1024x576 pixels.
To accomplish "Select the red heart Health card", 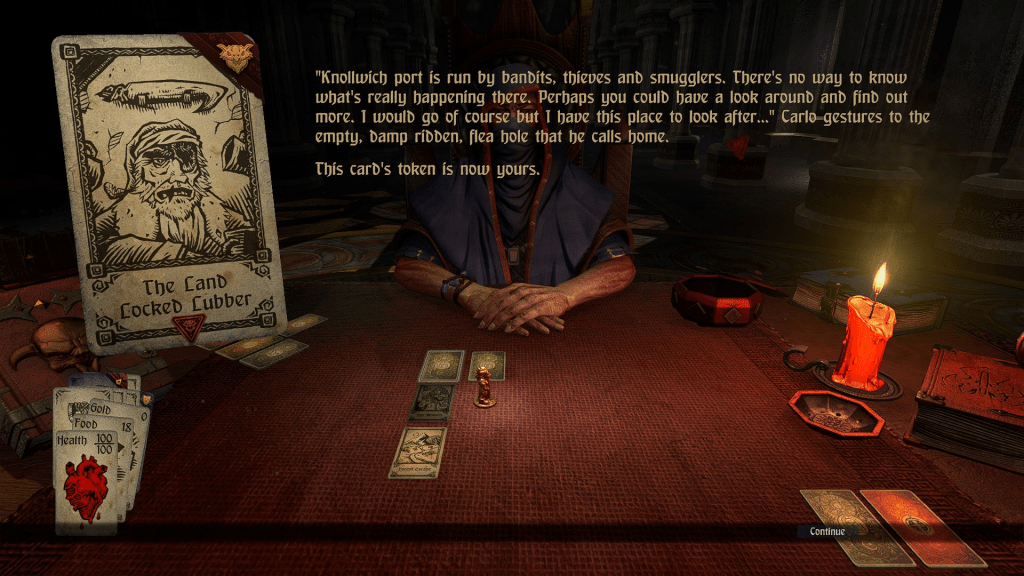I will pos(84,478).
